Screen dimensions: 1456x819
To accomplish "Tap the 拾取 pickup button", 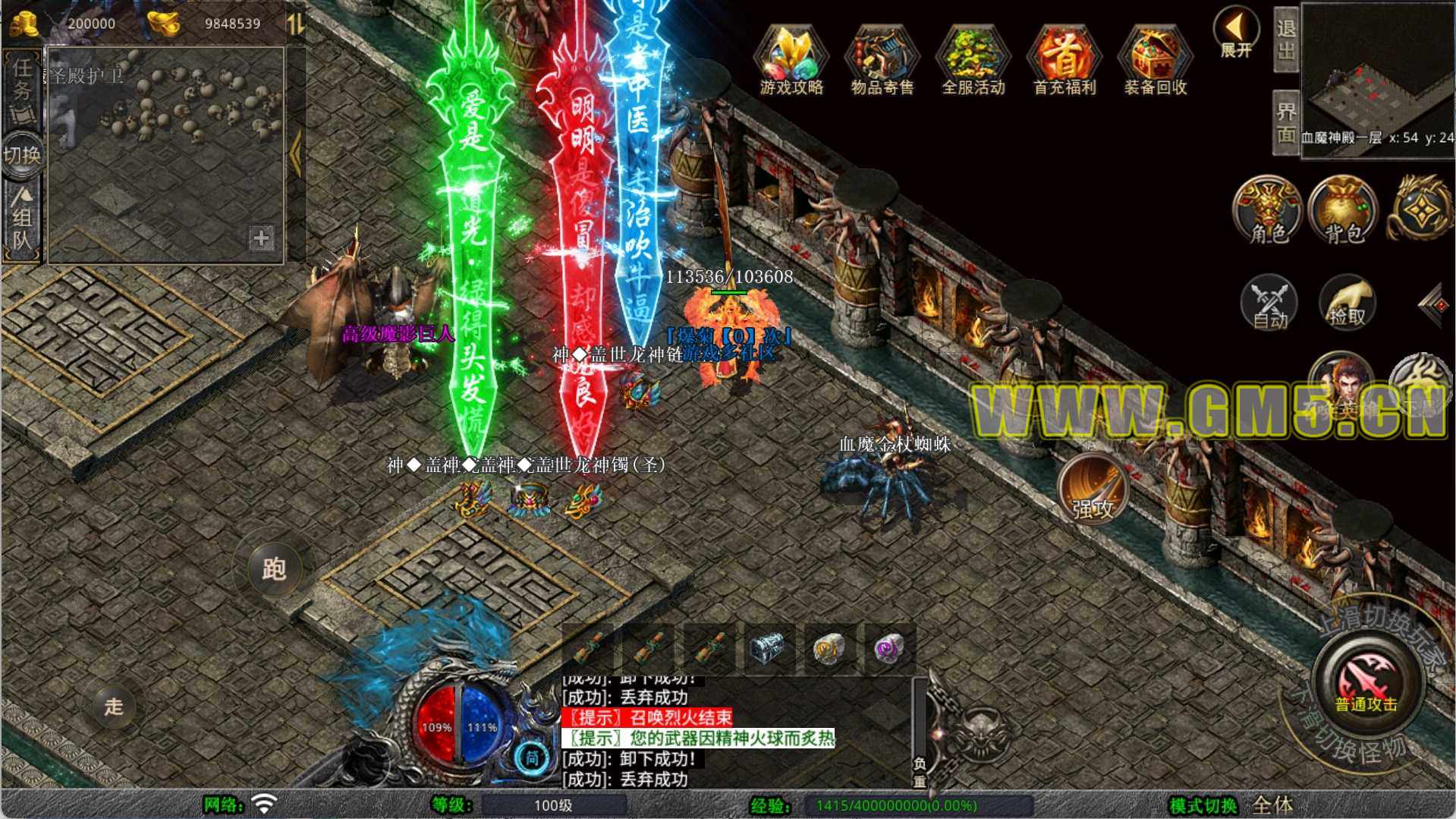I will point(1347,304).
